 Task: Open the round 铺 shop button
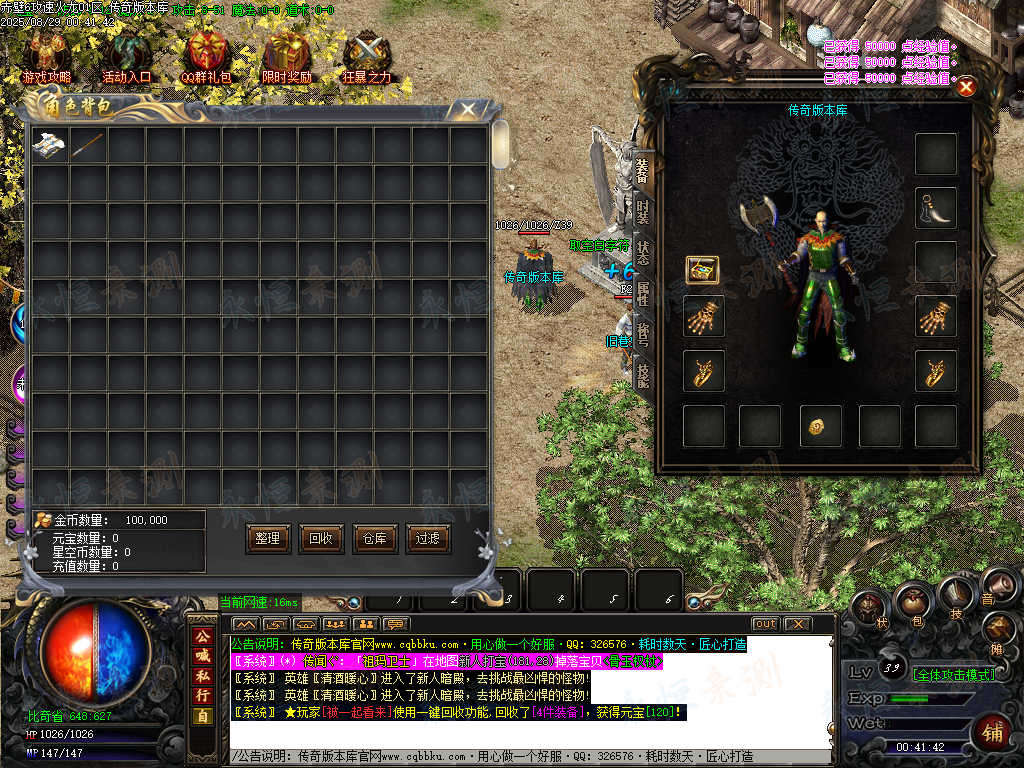992,732
